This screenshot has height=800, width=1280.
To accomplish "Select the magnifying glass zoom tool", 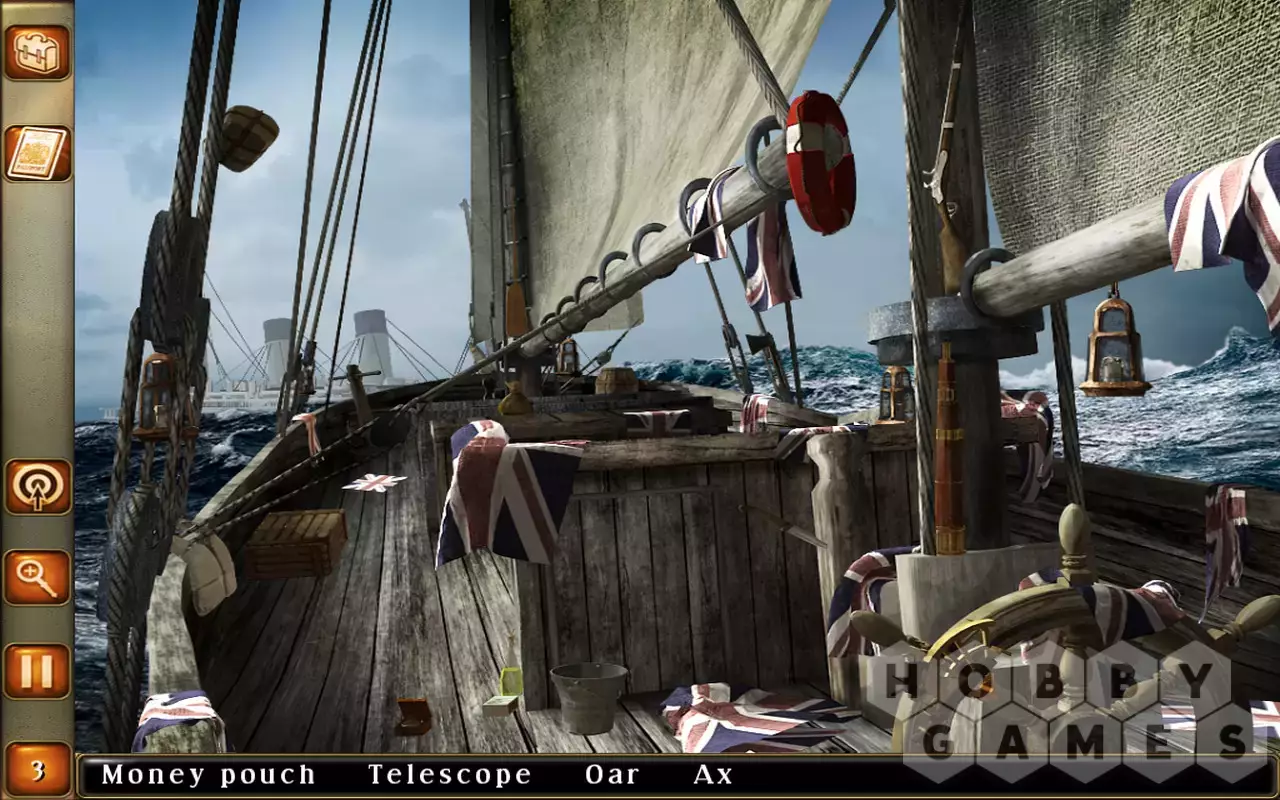I will [x=37, y=578].
